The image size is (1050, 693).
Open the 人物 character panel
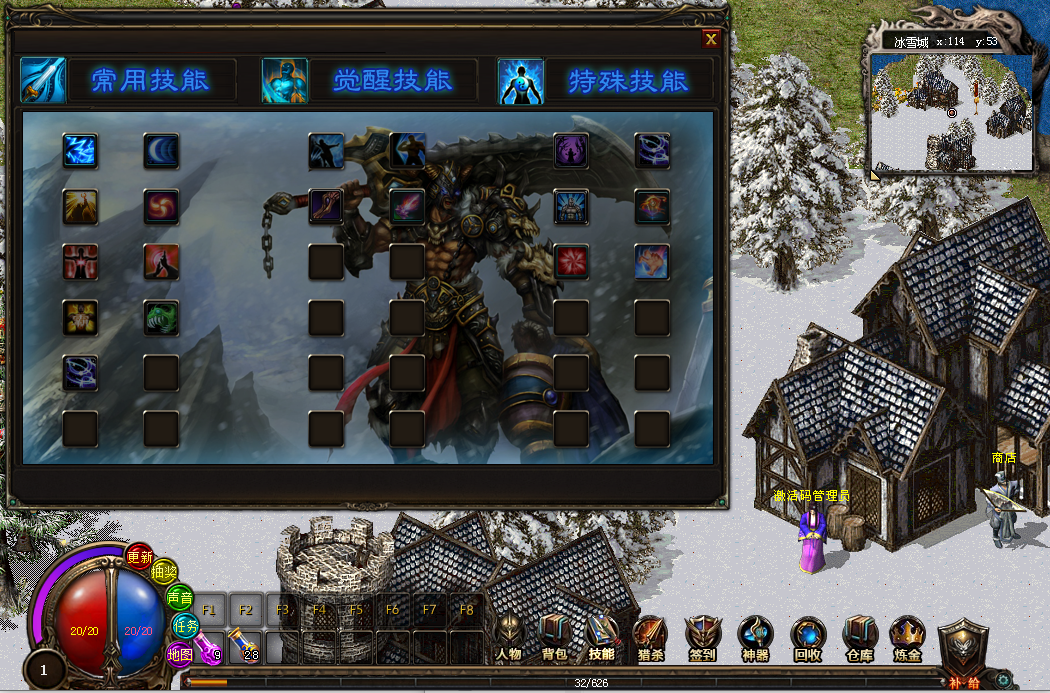point(508,636)
